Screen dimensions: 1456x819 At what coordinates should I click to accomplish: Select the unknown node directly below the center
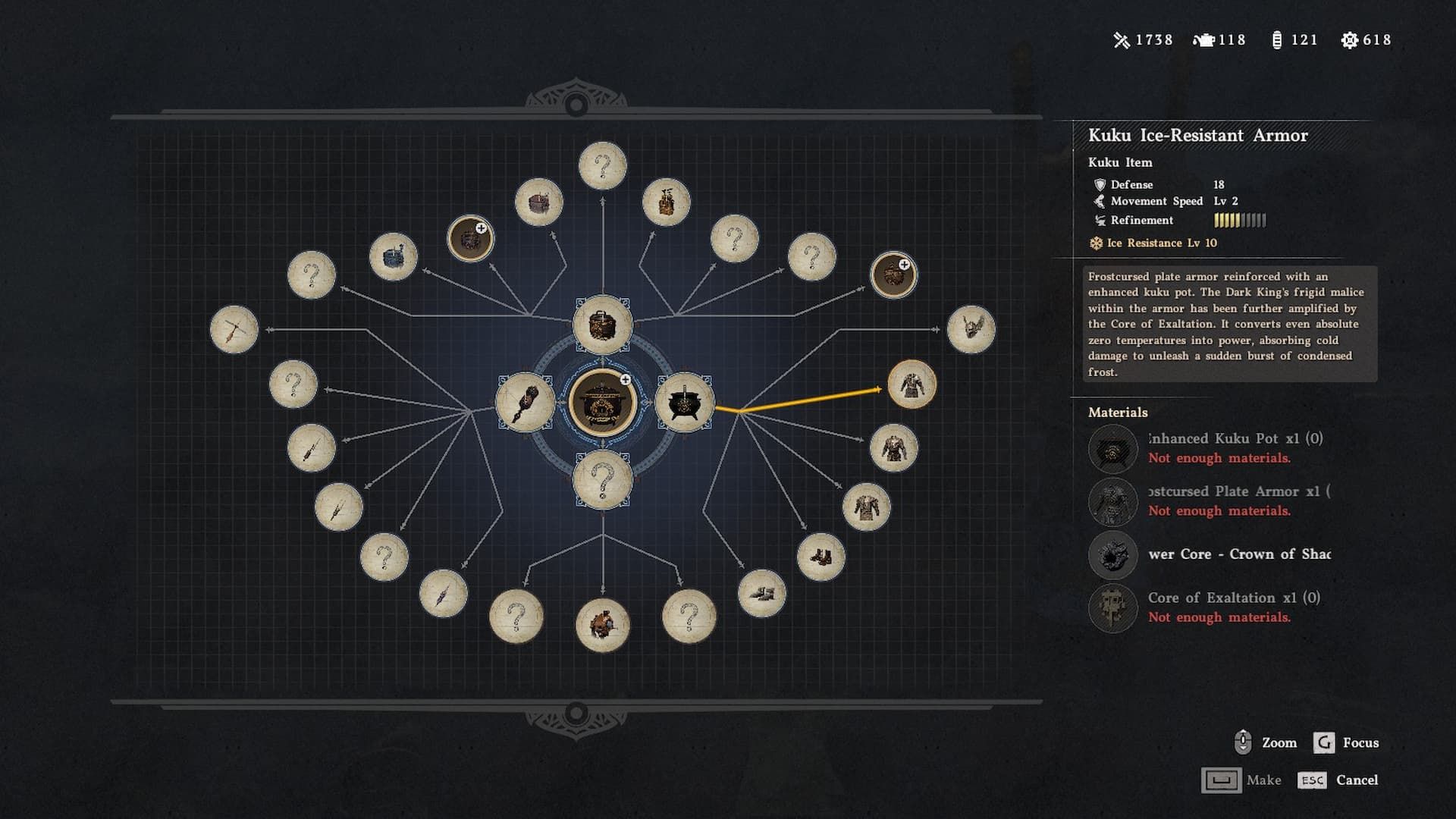[602, 480]
